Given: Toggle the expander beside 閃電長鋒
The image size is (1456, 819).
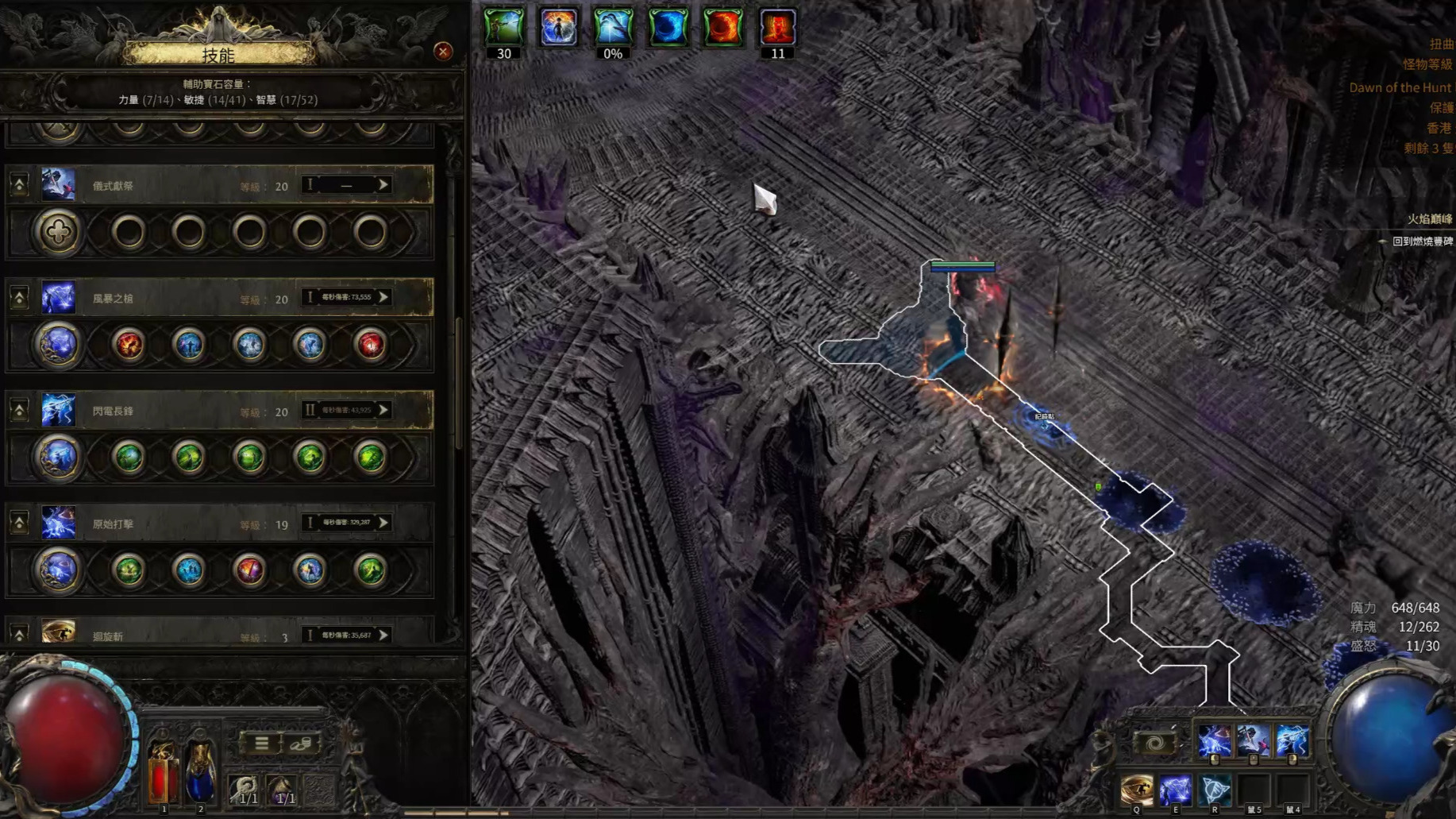Looking at the screenshot, I should tap(19, 411).
